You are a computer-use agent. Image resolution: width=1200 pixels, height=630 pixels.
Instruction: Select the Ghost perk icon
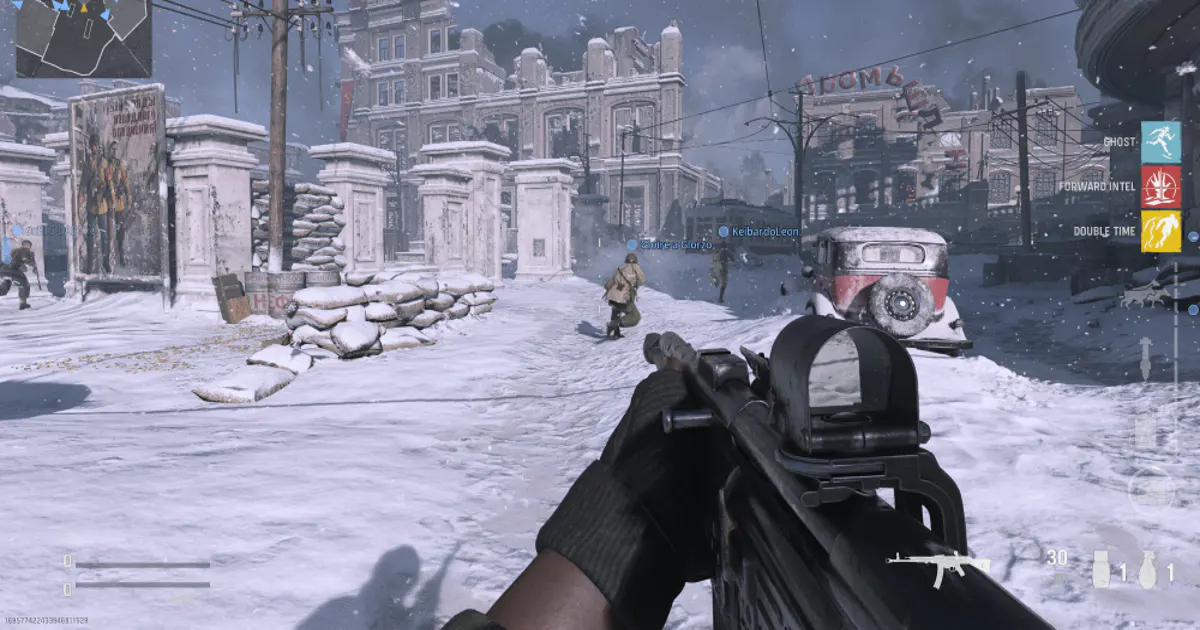(1161, 142)
